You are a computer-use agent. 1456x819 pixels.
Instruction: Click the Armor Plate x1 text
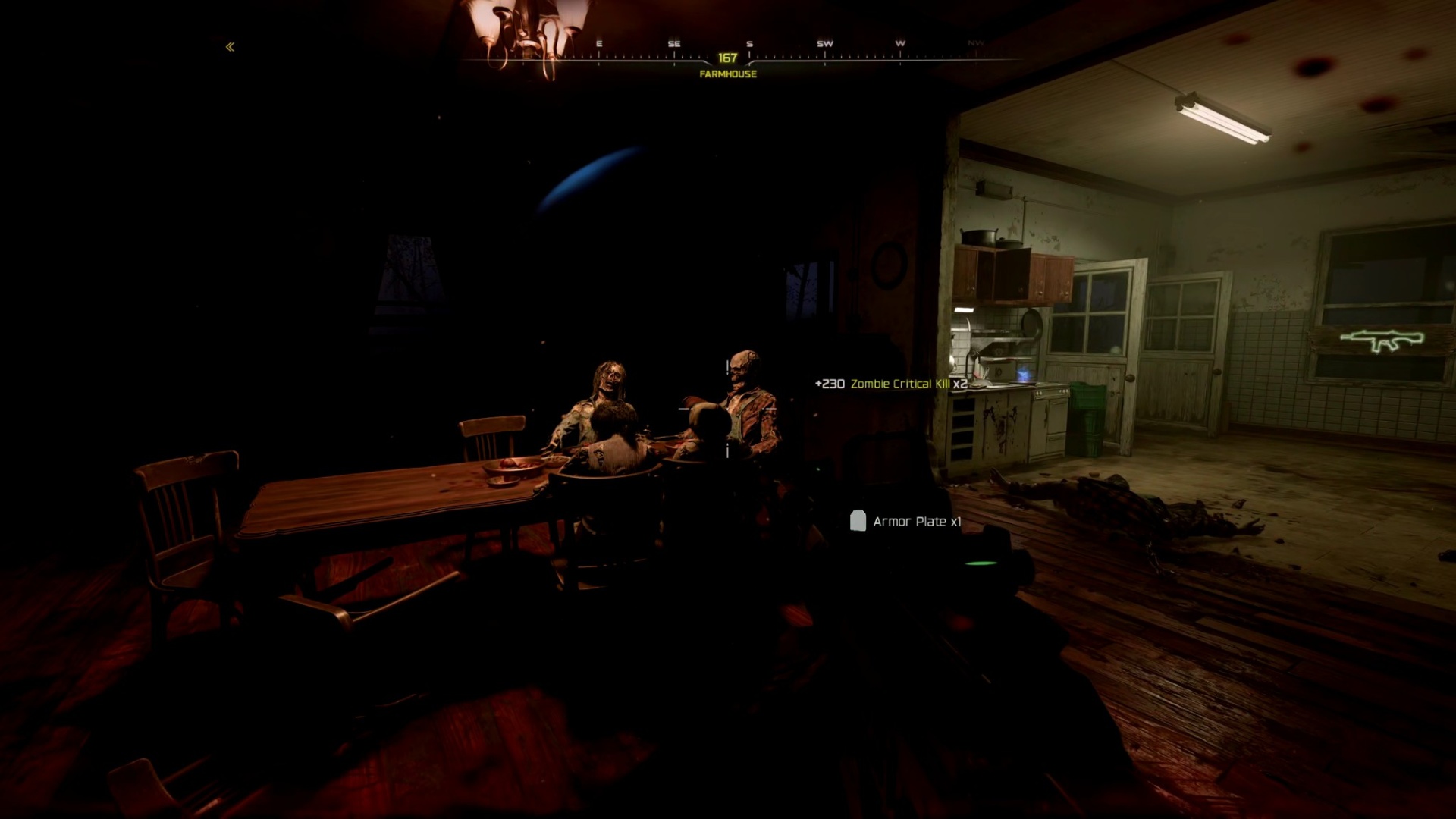(918, 522)
